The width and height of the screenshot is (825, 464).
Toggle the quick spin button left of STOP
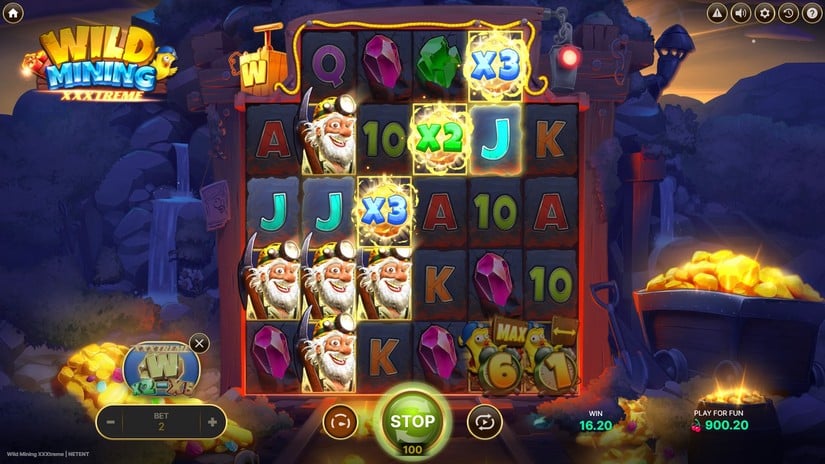340,421
